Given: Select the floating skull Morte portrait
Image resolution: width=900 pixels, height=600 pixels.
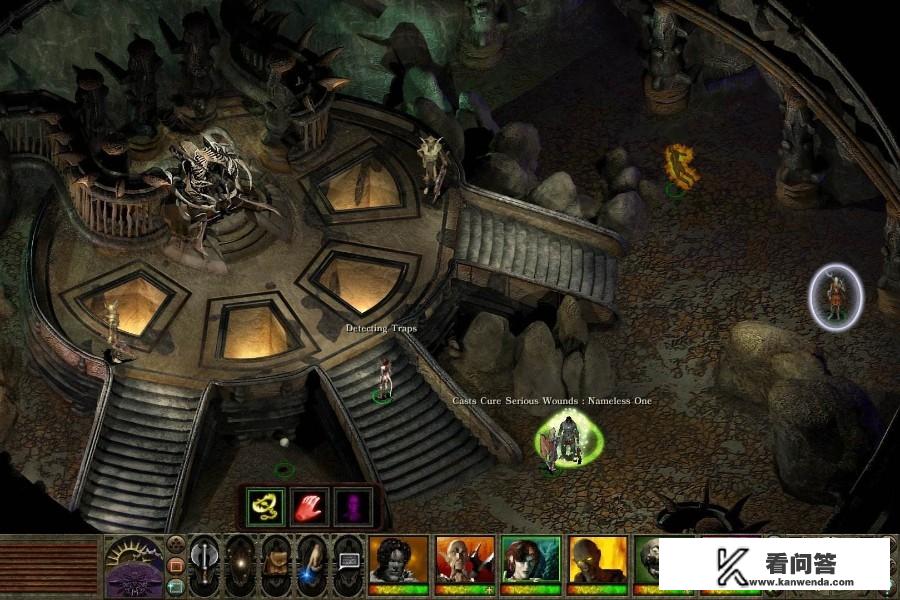Looking at the screenshot, I should pyautogui.click(x=656, y=560).
